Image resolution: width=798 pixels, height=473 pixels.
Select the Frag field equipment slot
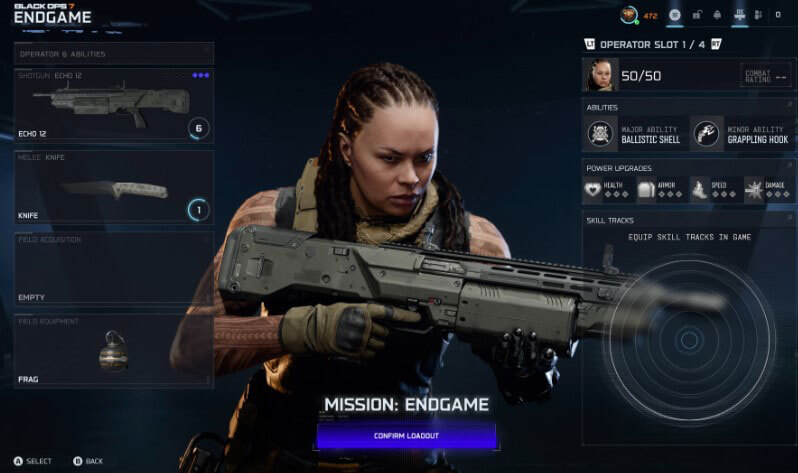pyautogui.click(x=113, y=350)
